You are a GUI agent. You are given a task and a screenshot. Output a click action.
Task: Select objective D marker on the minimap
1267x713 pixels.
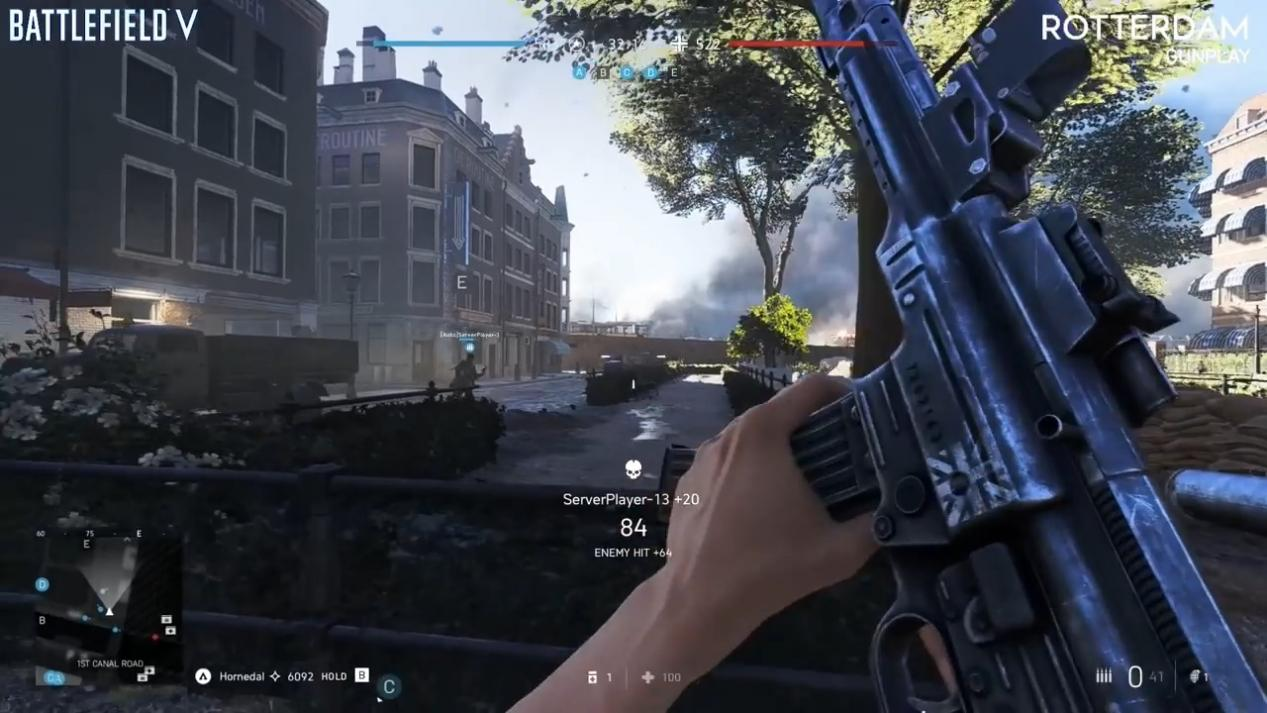click(42, 585)
